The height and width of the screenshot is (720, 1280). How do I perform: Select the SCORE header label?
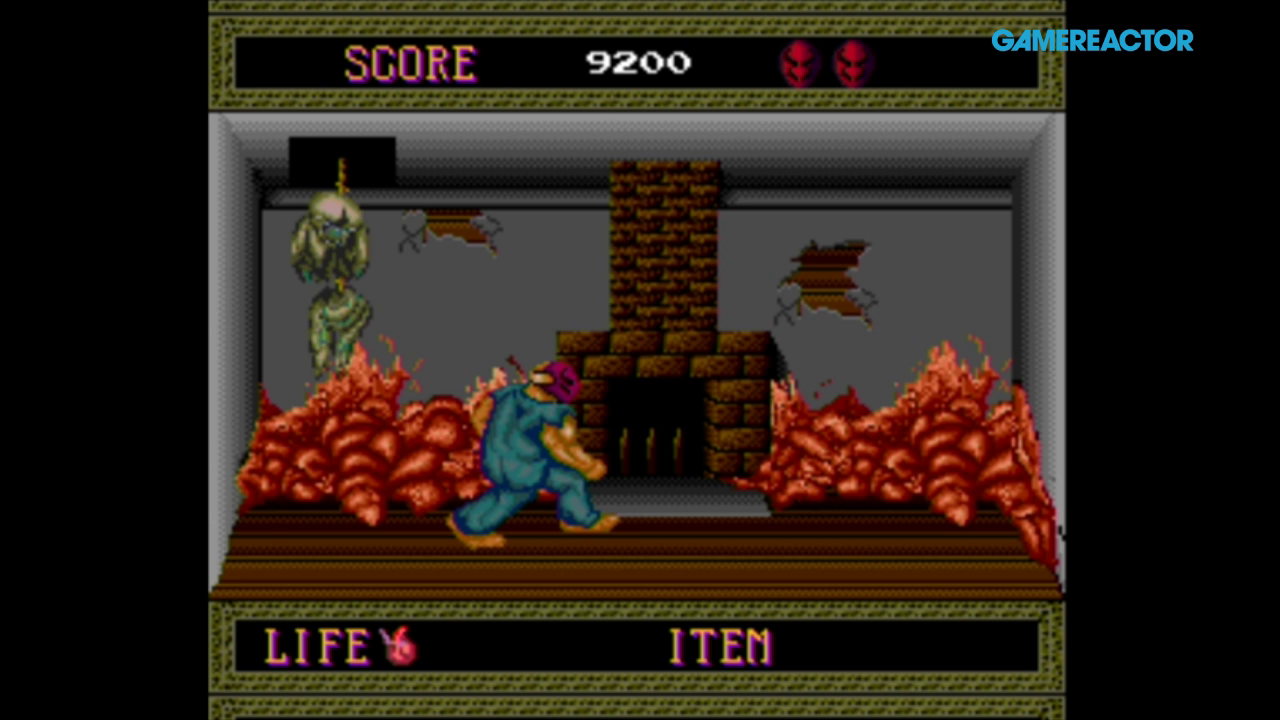(x=410, y=63)
